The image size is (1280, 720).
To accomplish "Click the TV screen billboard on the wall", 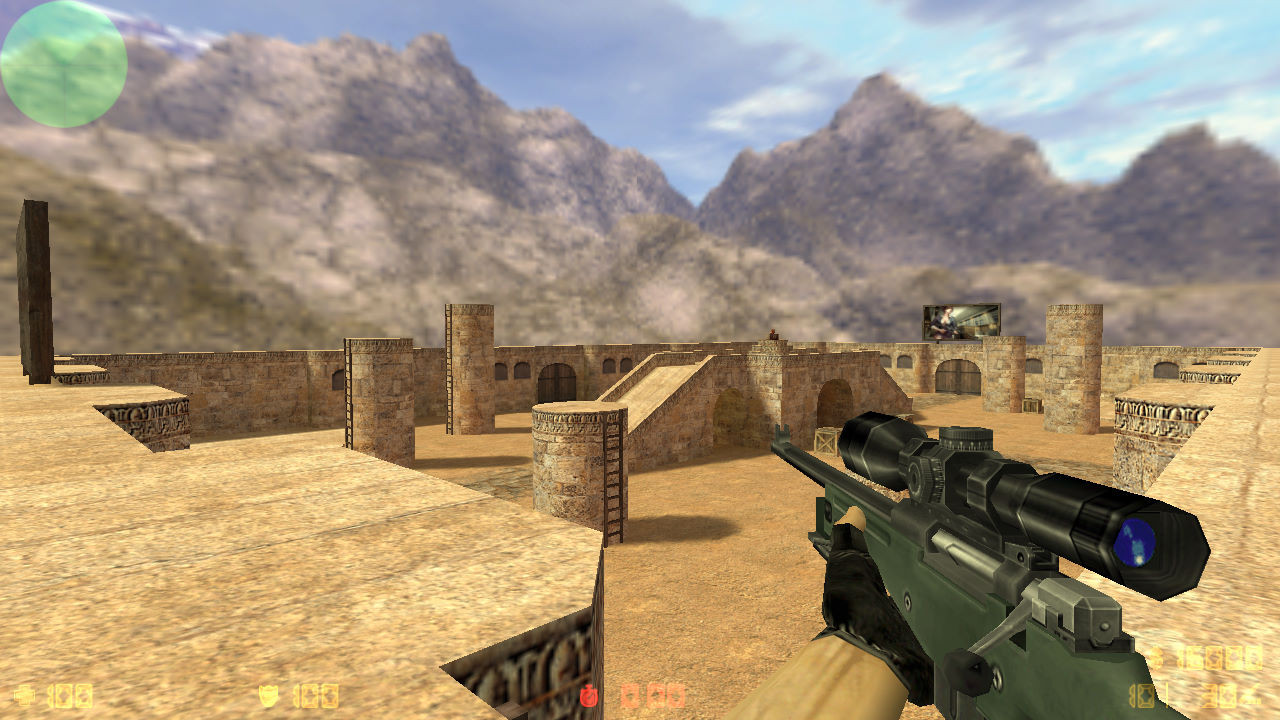I will (963, 320).
